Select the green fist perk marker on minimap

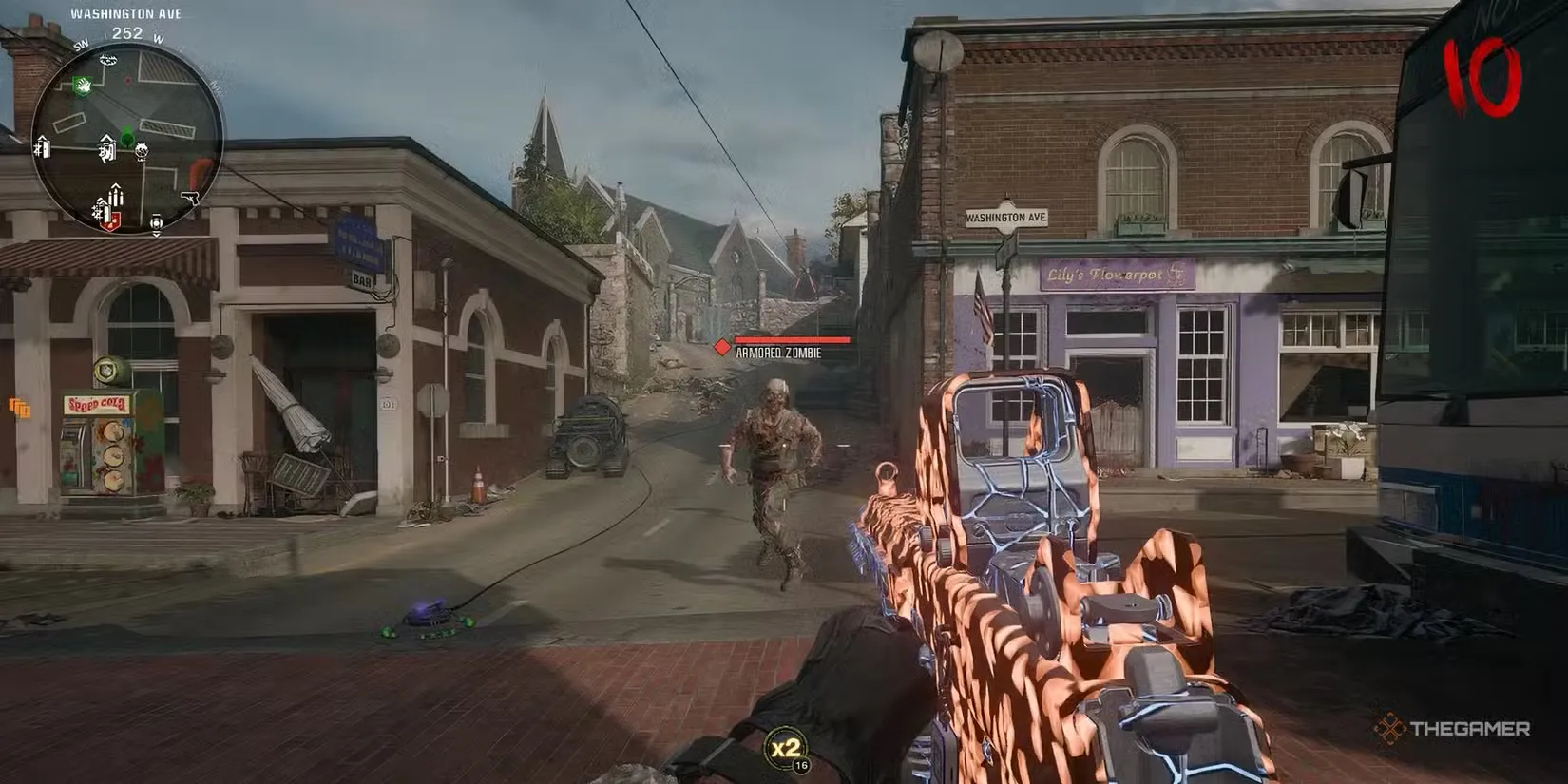pyautogui.click(x=83, y=86)
